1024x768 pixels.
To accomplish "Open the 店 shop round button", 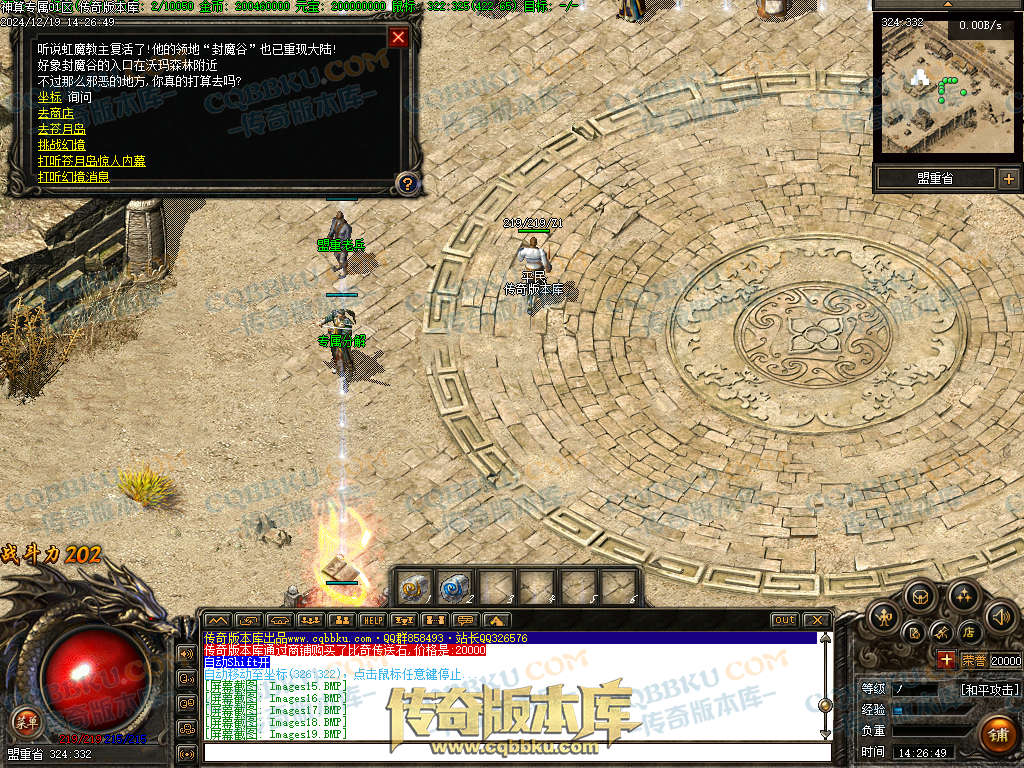I will 968,632.
